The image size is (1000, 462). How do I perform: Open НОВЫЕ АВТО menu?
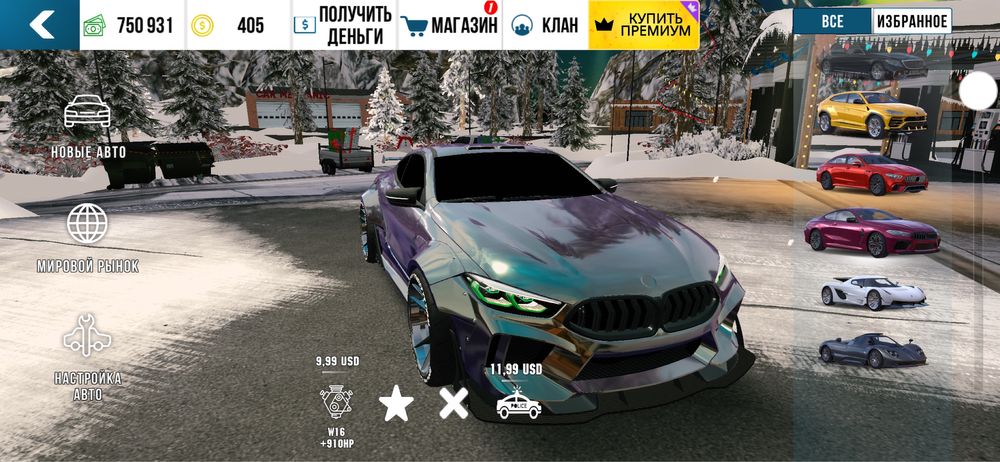coord(88,126)
